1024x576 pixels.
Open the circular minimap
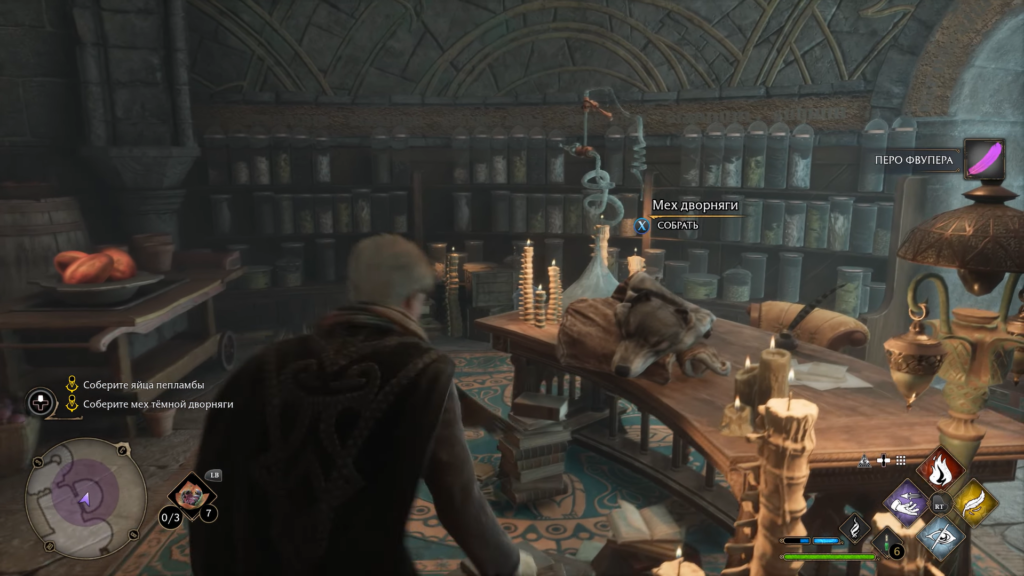point(85,498)
